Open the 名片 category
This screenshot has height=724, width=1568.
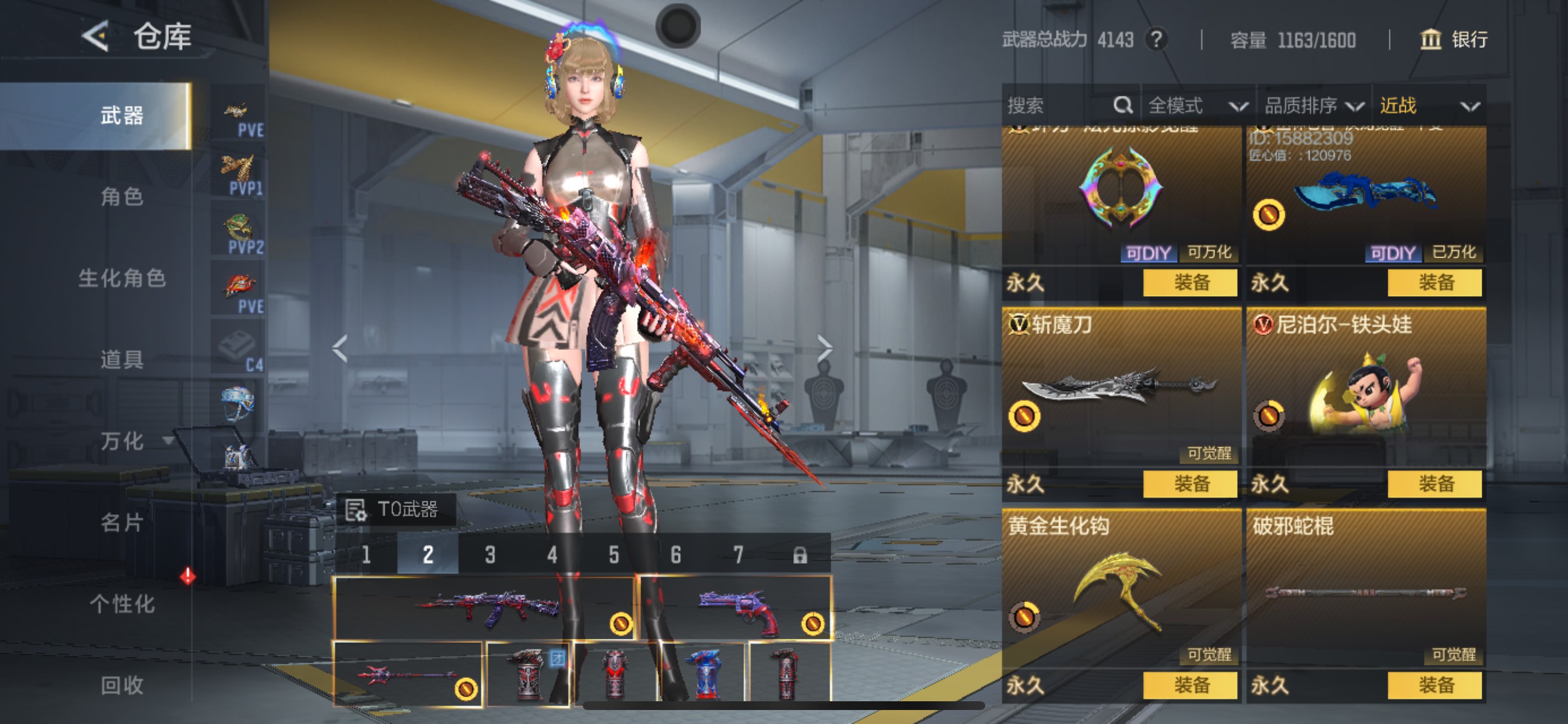pyautogui.click(x=122, y=522)
